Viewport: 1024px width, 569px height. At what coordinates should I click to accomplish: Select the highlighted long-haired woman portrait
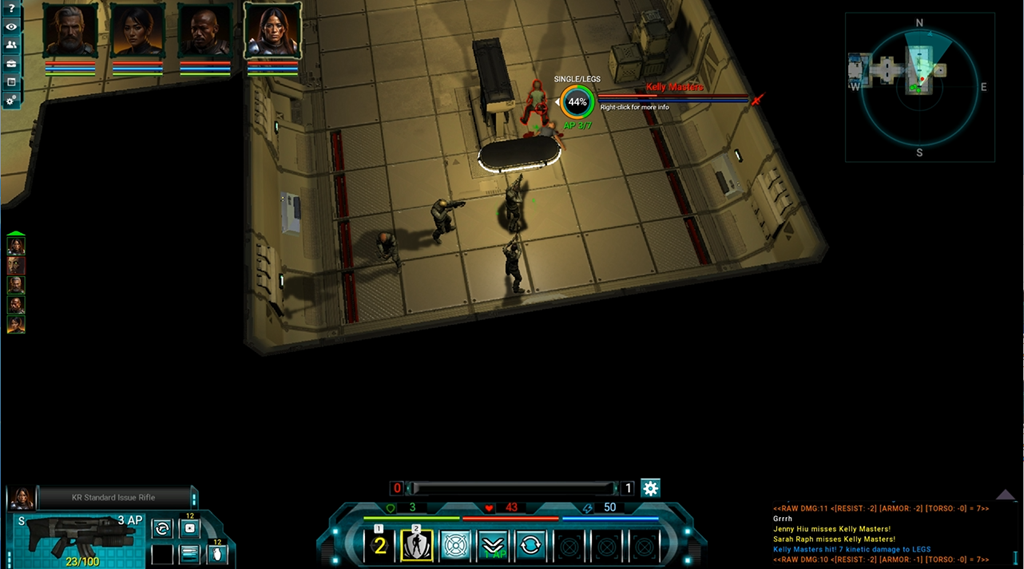click(273, 31)
